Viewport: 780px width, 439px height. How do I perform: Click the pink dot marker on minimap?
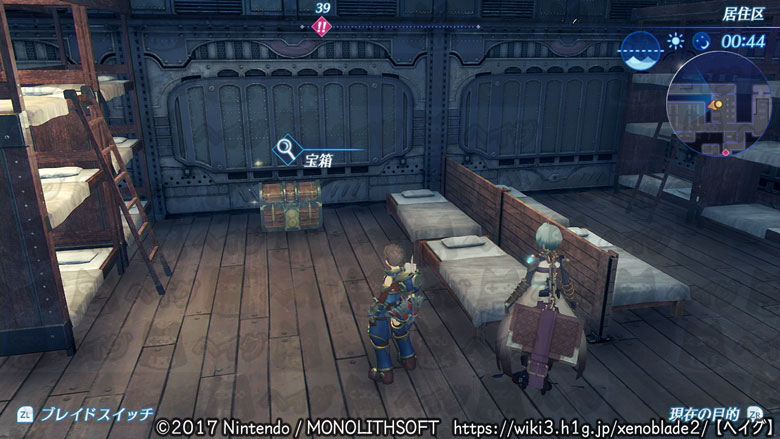coord(725,153)
